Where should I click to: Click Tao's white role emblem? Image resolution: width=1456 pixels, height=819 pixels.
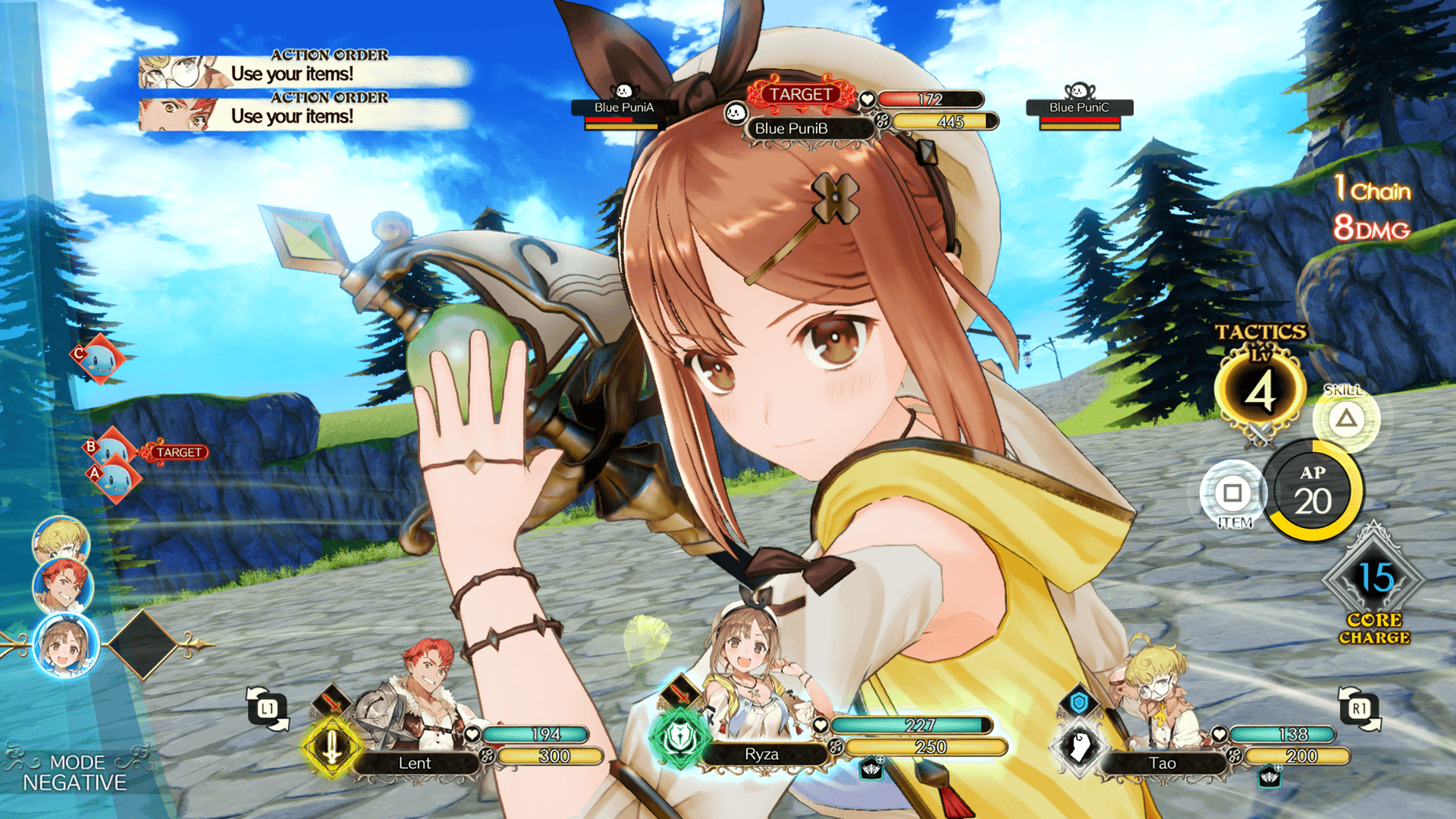click(x=1079, y=746)
